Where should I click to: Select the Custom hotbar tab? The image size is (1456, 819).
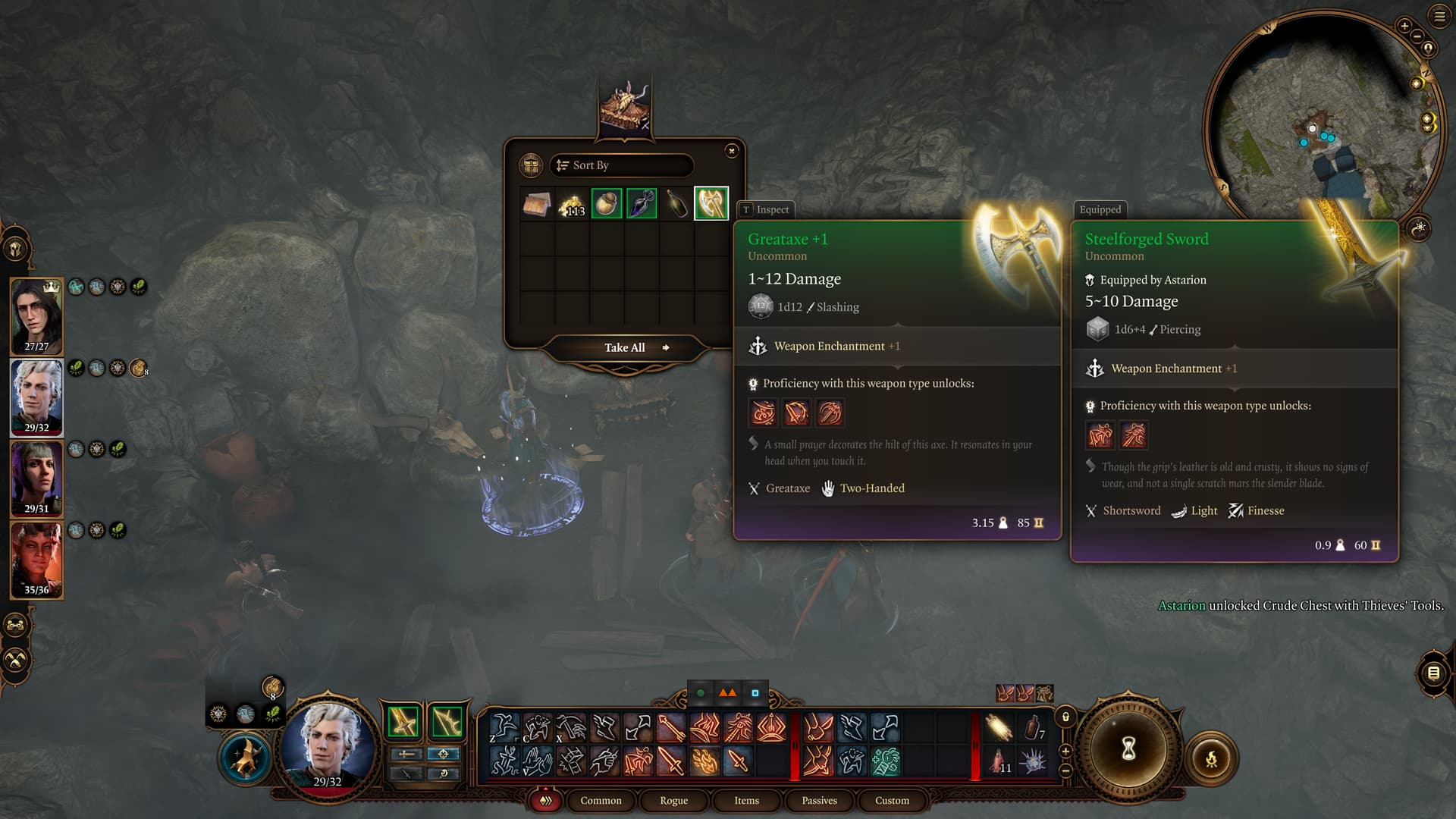(892, 800)
